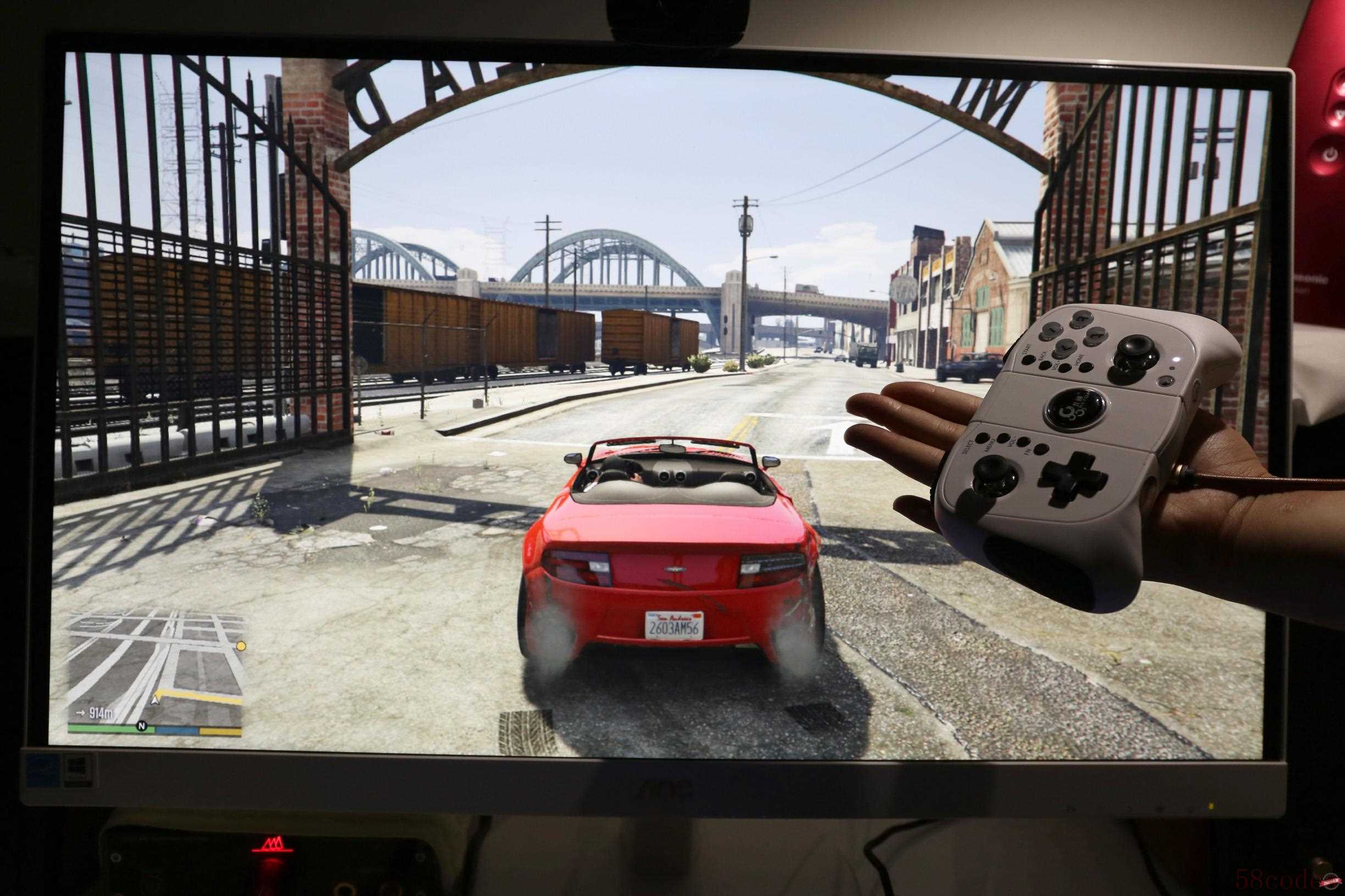The height and width of the screenshot is (896, 1345).
Task: Click the north compass marker on minimap
Action: click(x=141, y=726)
